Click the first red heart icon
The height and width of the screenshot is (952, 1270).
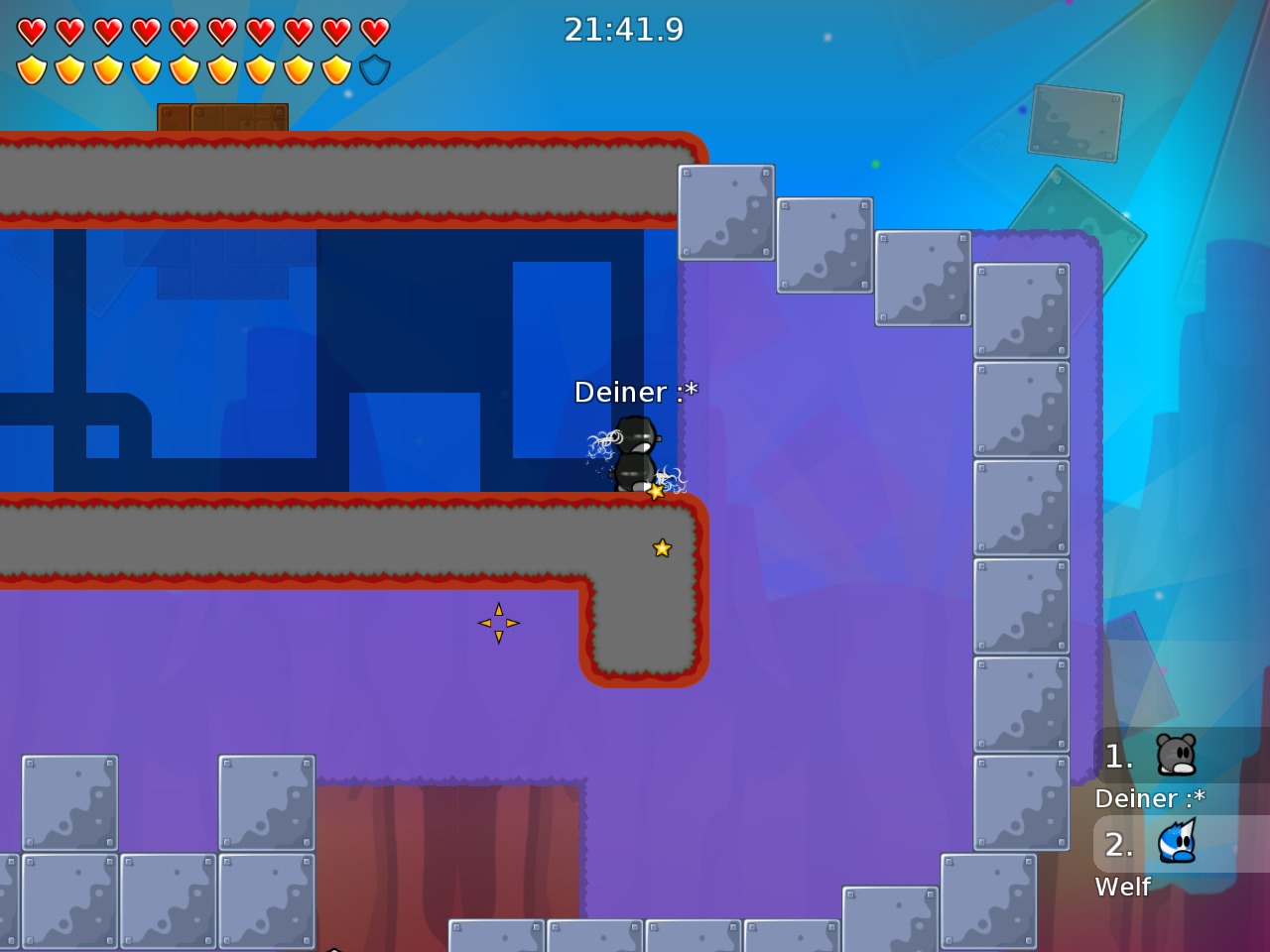[33, 31]
